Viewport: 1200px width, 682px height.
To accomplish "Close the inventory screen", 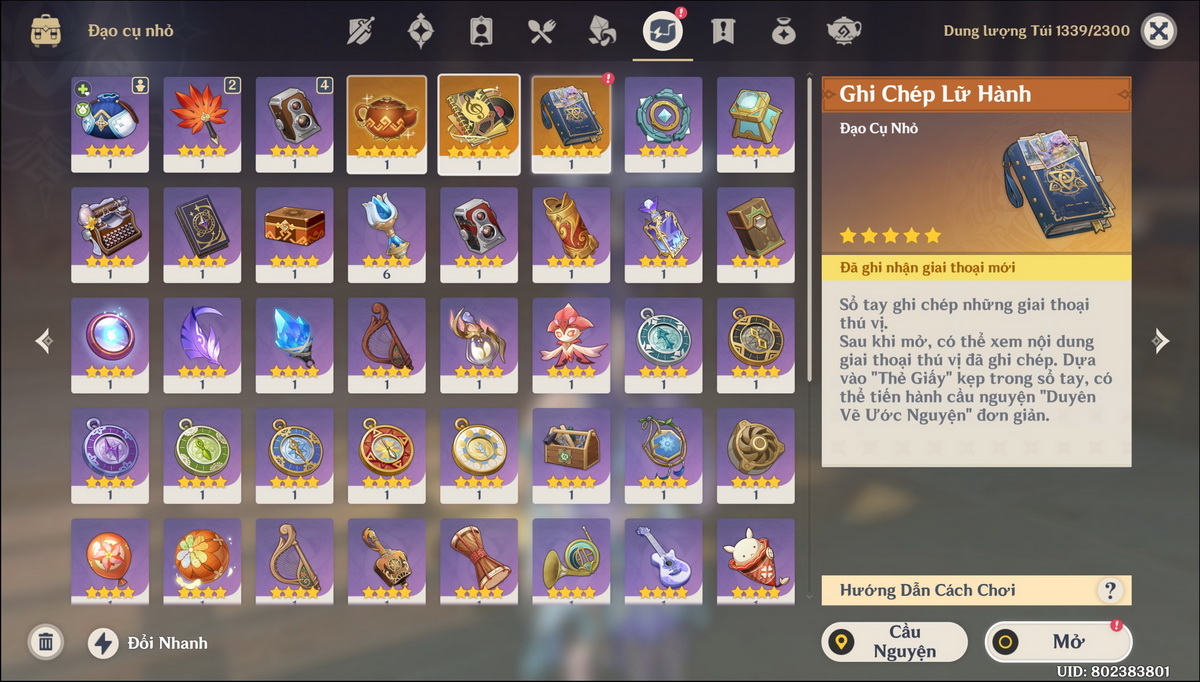I will coord(1158,31).
